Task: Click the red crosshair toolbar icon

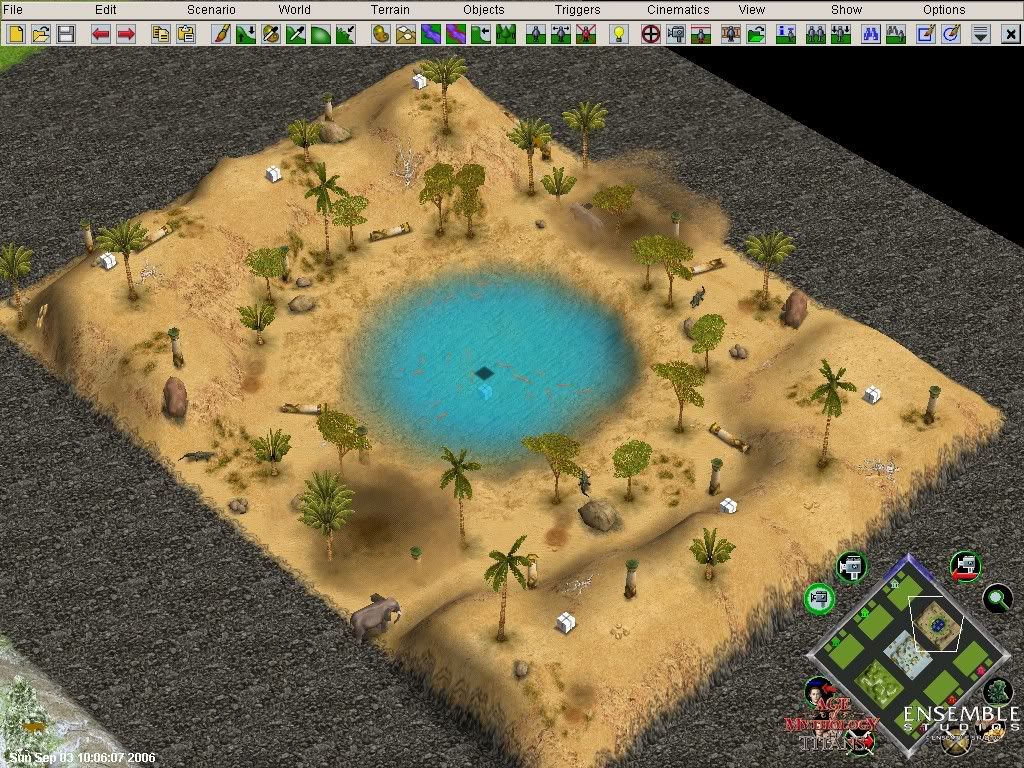Action: click(x=650, y=34)
